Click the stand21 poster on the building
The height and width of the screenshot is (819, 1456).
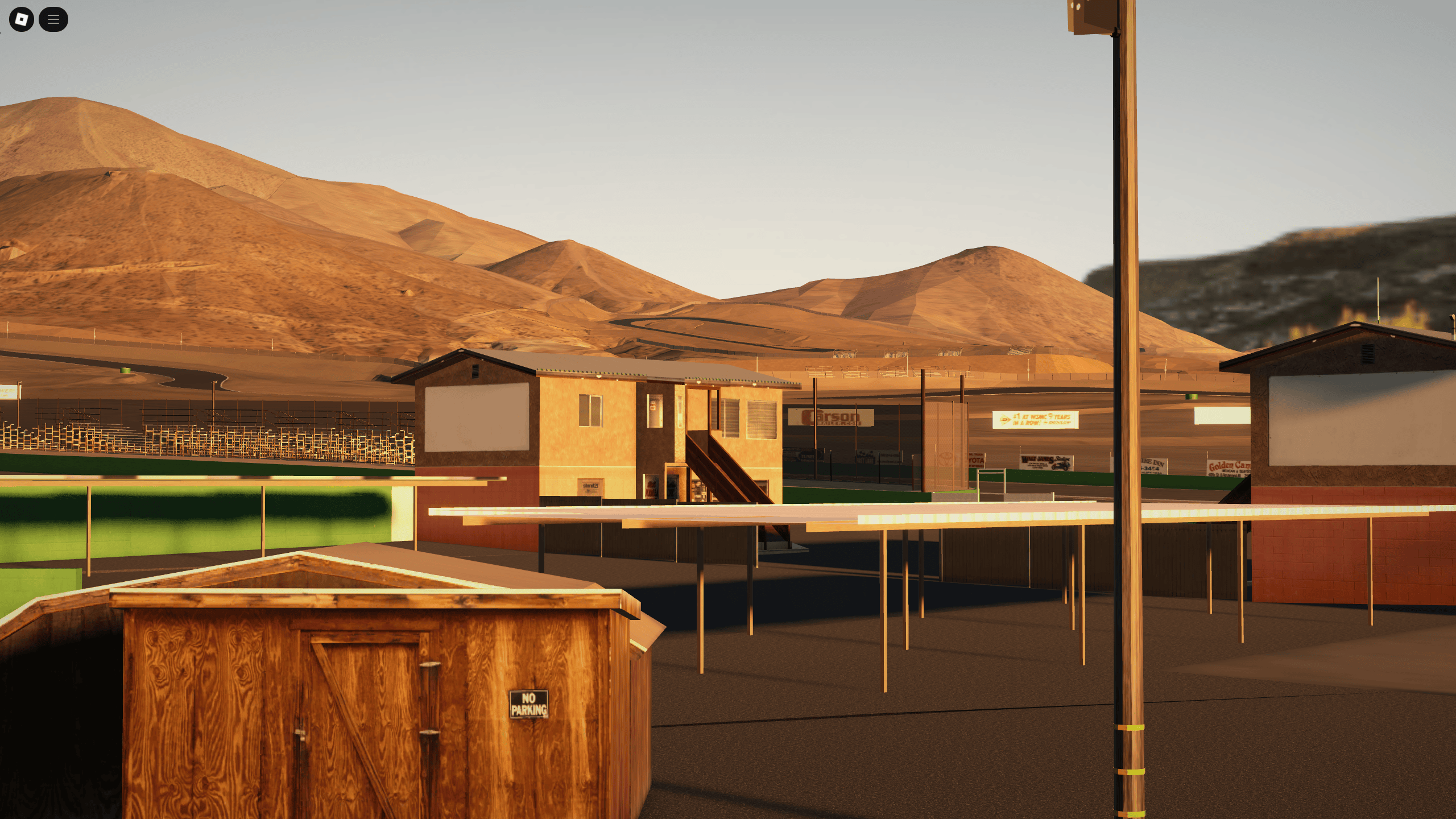(x=591, y=486)
